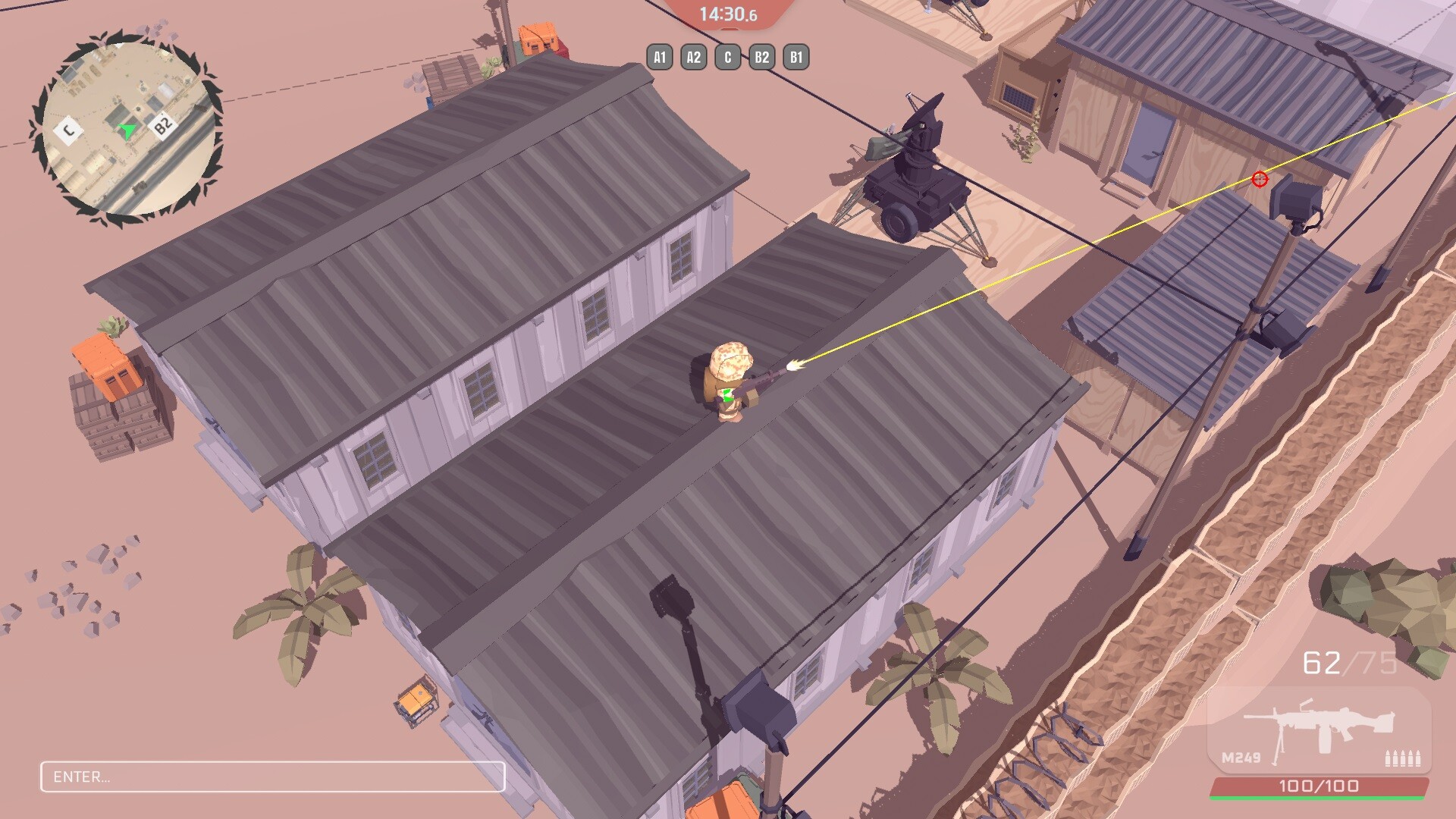
Task: Select the A1 capture point marker
Action: click(x=659, y=56)
